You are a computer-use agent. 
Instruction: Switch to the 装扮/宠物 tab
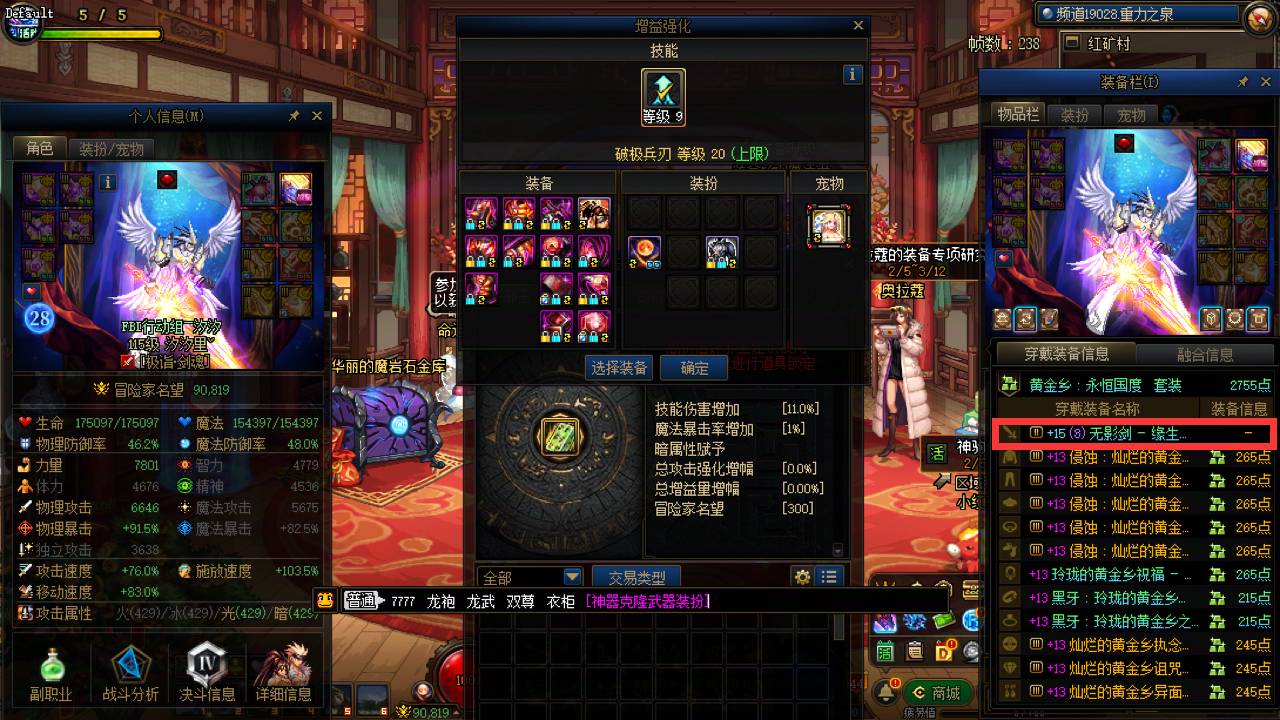[x=112, y=146]
